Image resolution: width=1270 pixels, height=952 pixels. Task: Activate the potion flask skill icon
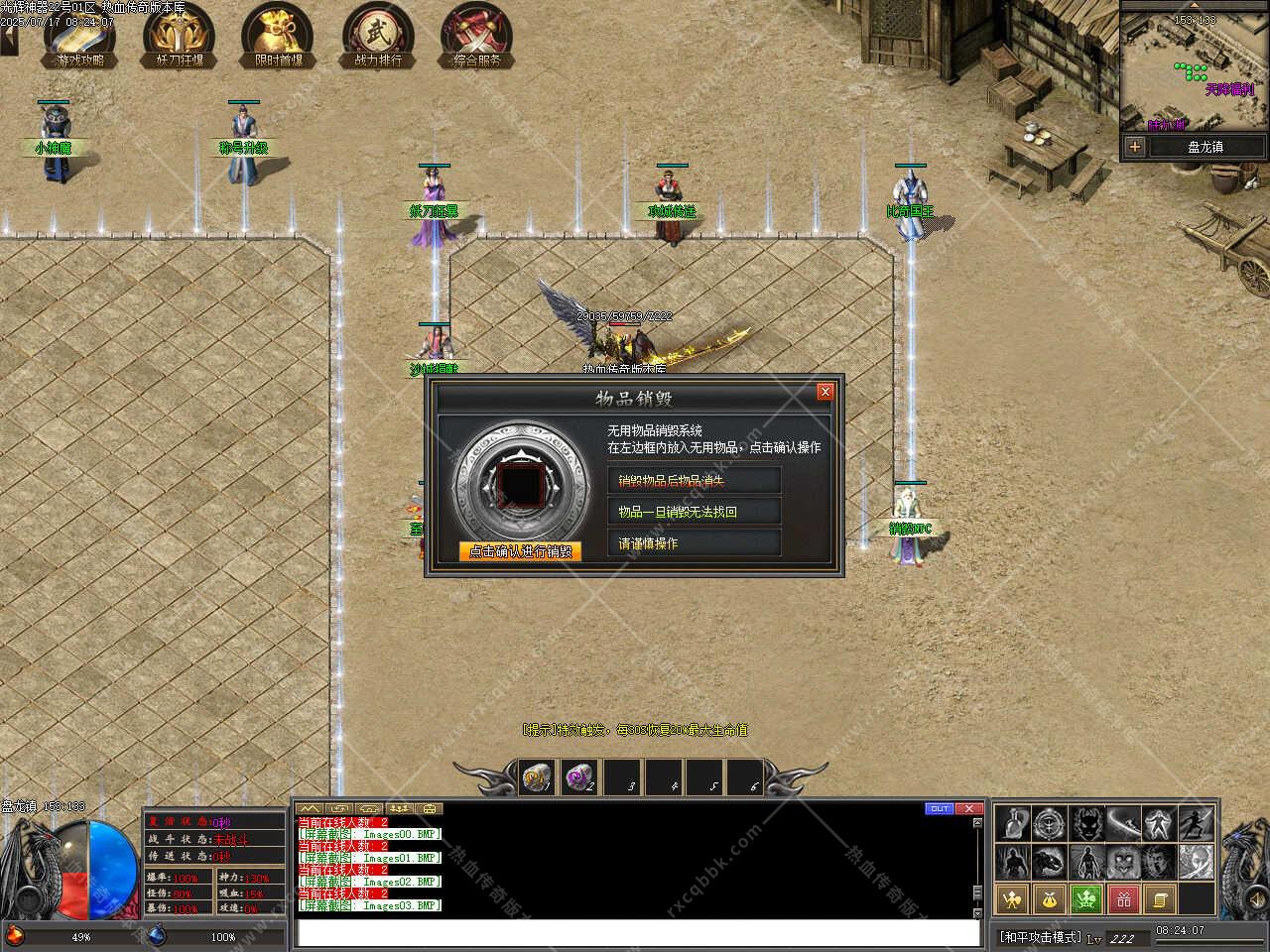click(x=1012, y=823)
